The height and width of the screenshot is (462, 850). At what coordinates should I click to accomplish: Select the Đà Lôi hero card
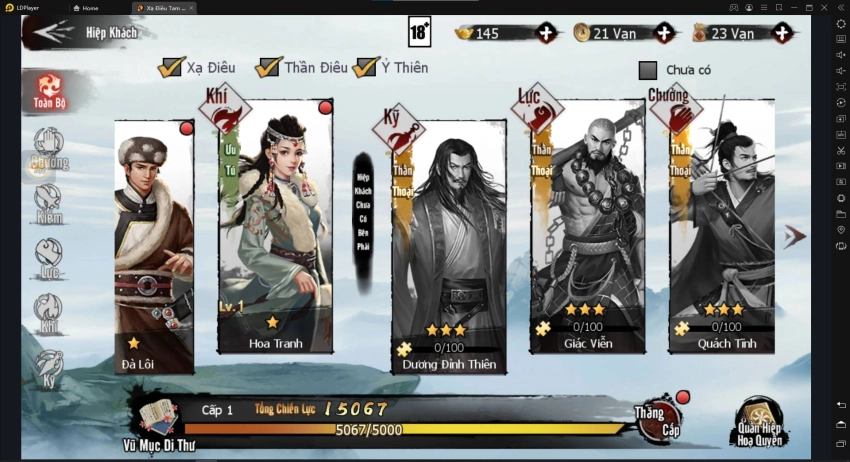click(154, 245)
